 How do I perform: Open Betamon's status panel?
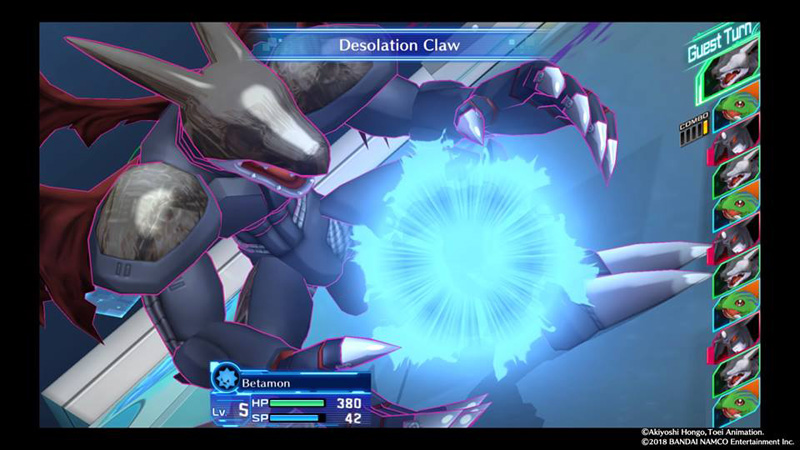pos(290,394)
